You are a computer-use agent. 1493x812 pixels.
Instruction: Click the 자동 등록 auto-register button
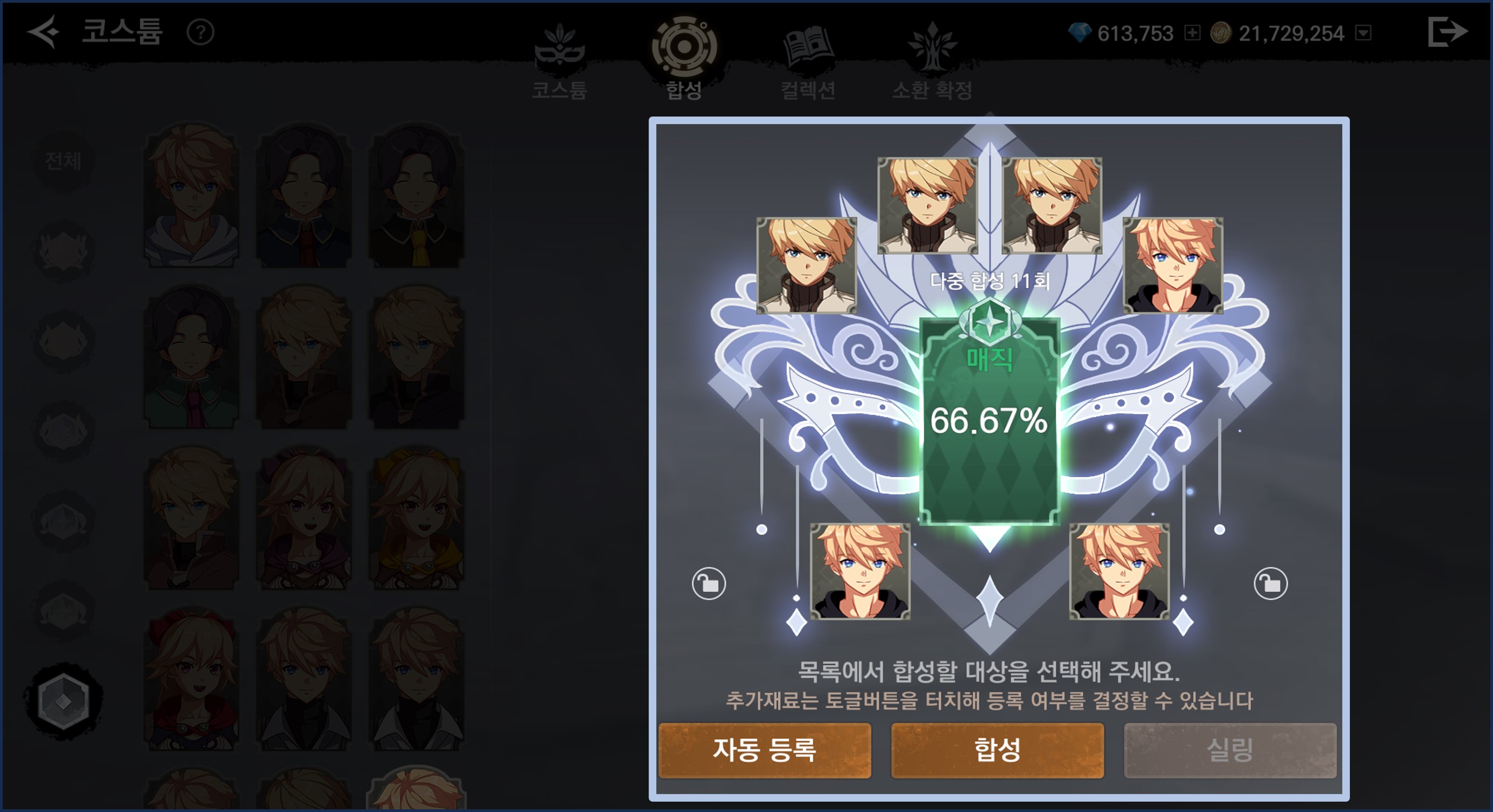click(765, 750)
